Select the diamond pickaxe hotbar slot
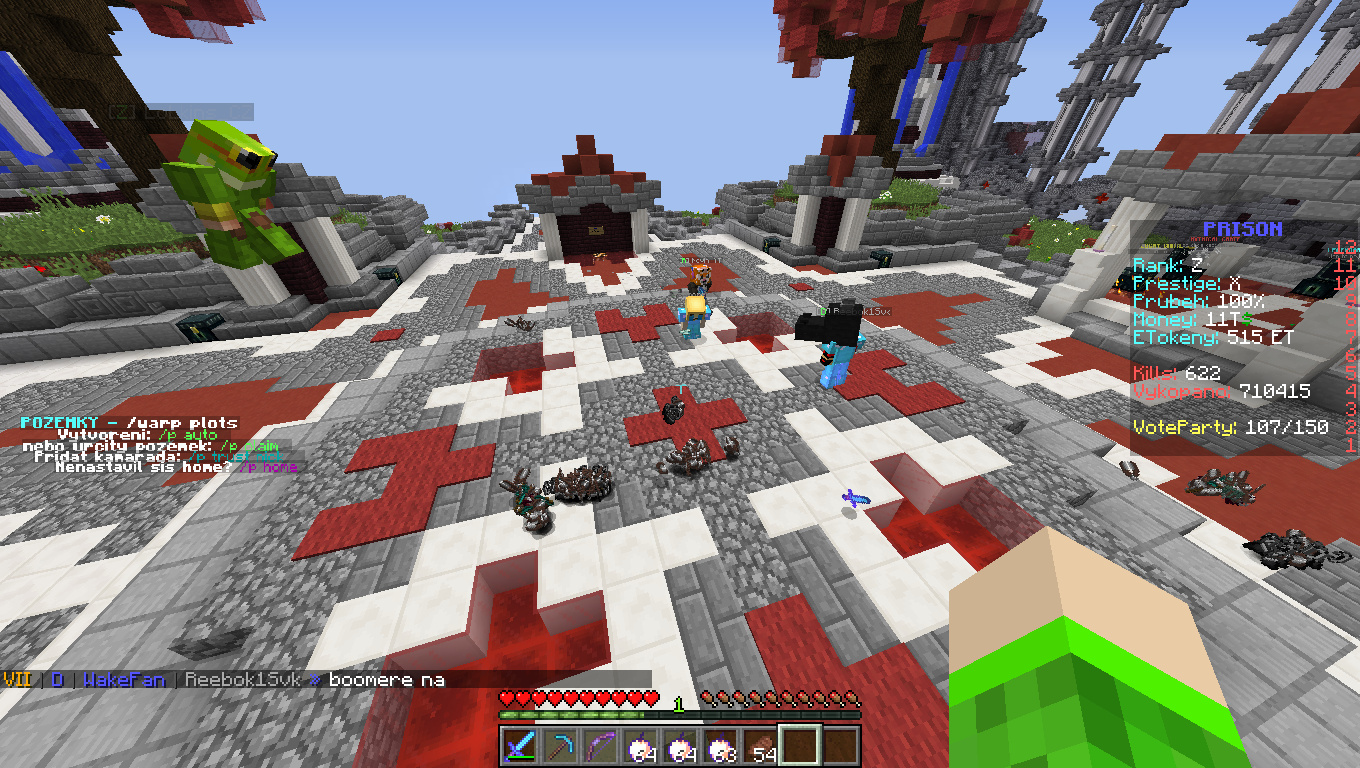 (x=560, y=746)
